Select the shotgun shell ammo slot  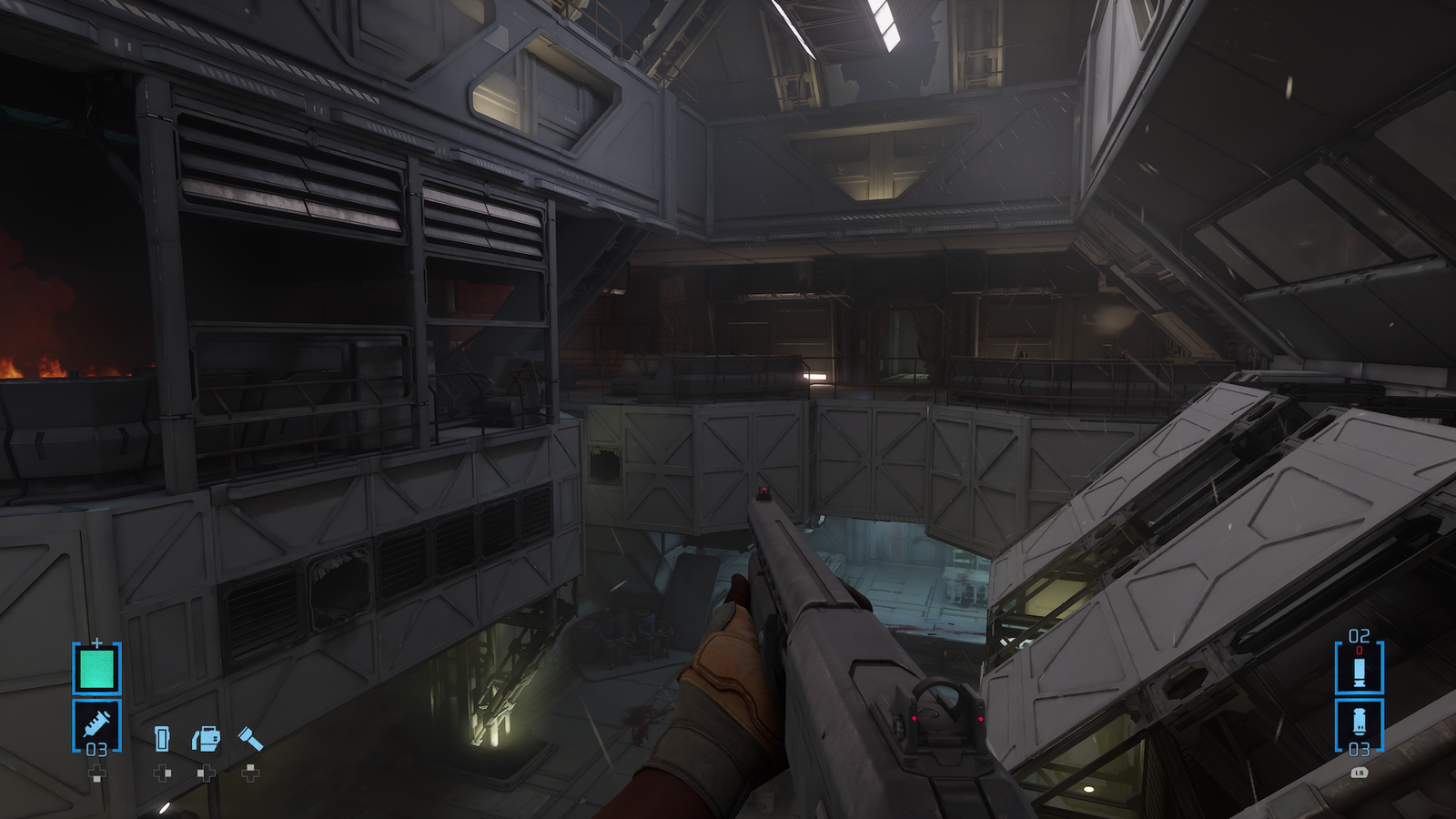(1359, 671)
